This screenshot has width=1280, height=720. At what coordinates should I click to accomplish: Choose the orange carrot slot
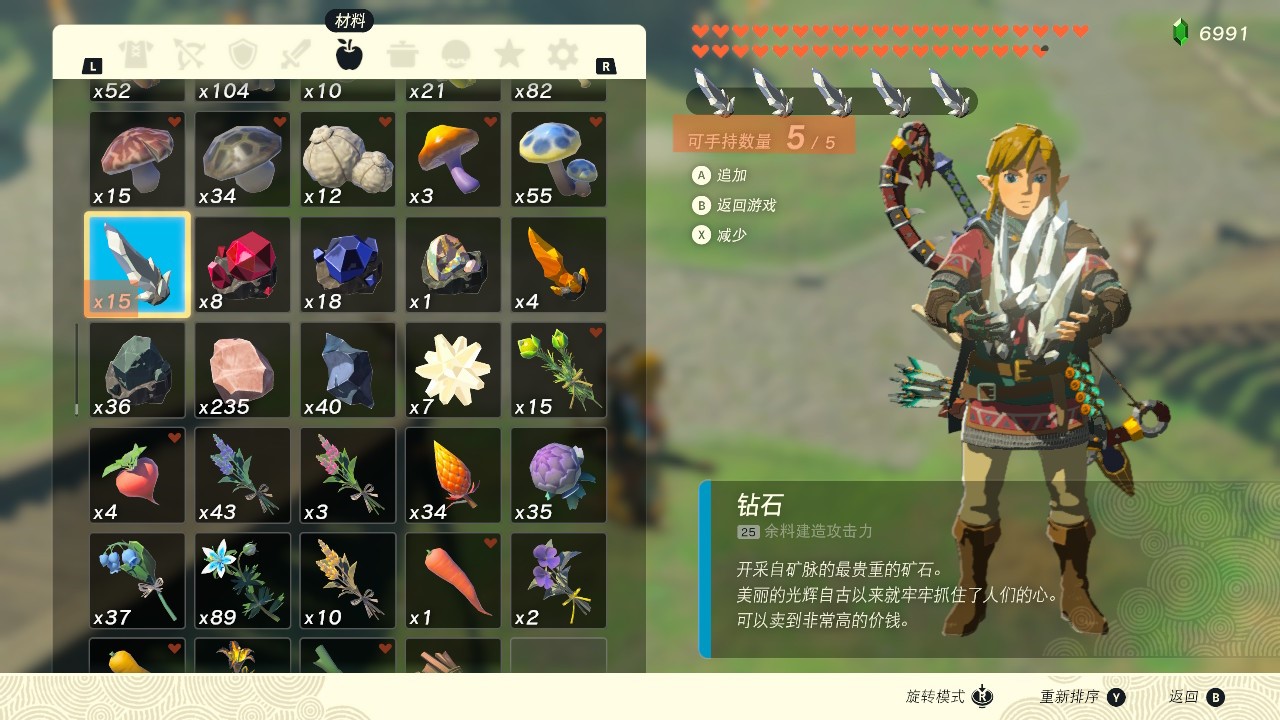[453, 581]
